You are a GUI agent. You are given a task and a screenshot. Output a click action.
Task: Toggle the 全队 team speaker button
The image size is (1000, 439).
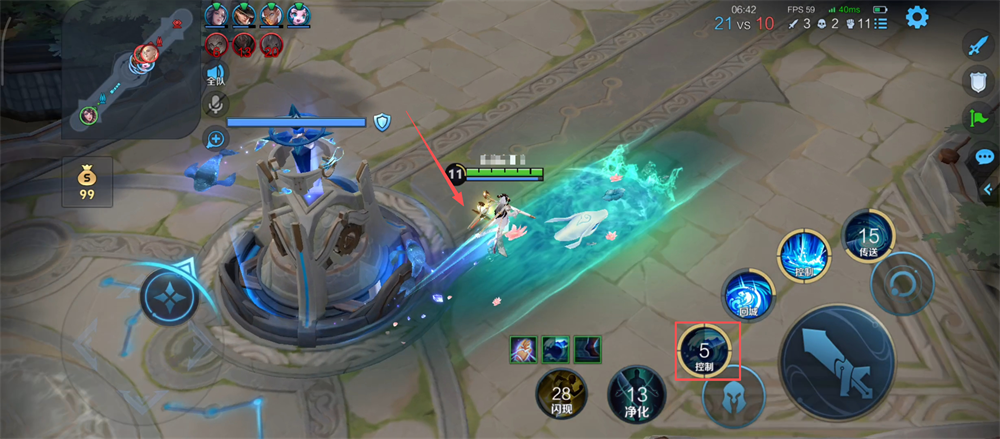pos(215,77)
